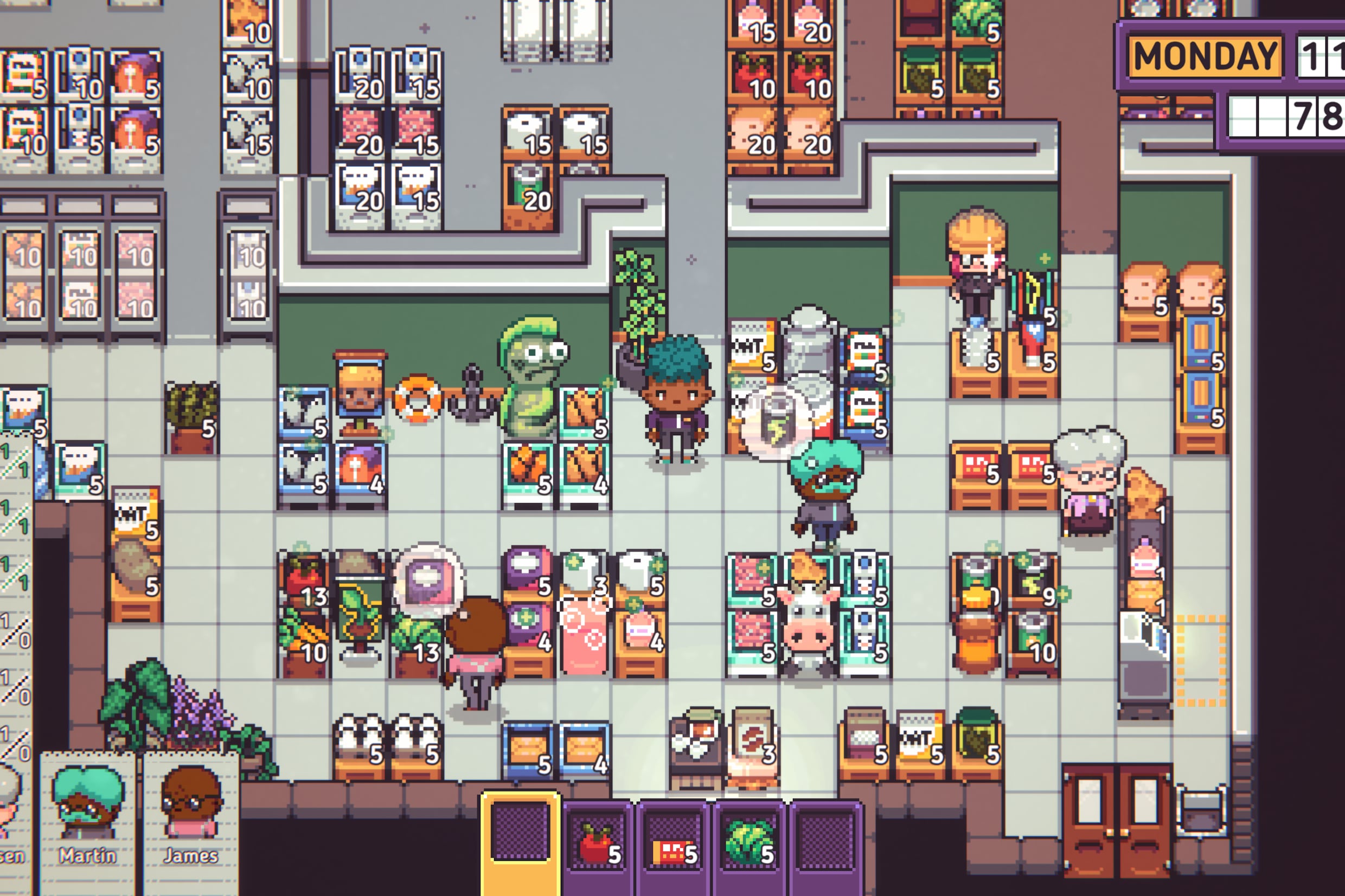Open Martin's customer card
1345x896 pixels.
coord(87,822)
